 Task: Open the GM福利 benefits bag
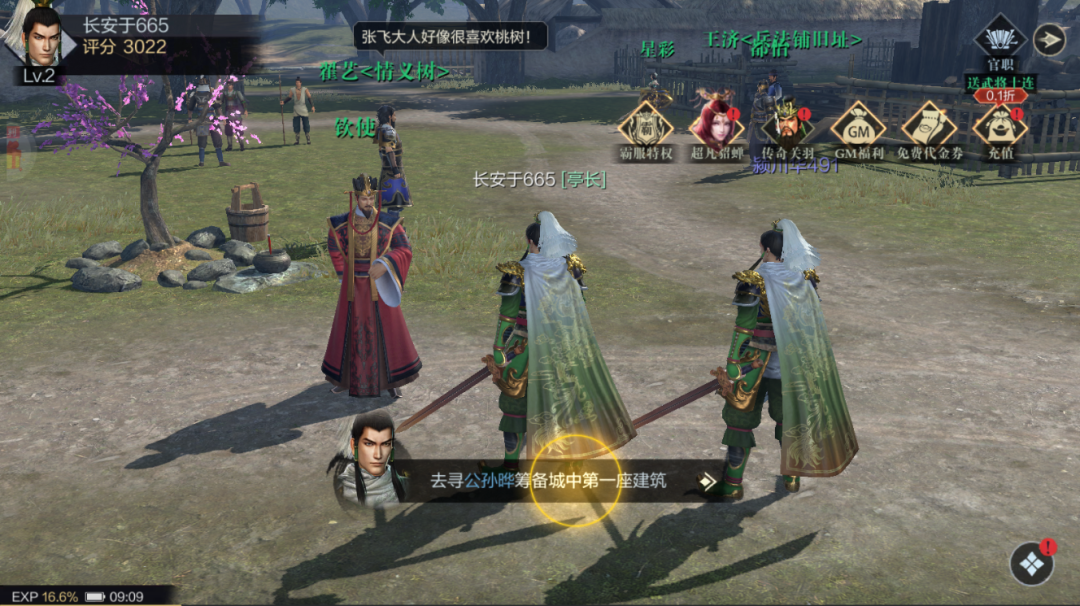858,127
